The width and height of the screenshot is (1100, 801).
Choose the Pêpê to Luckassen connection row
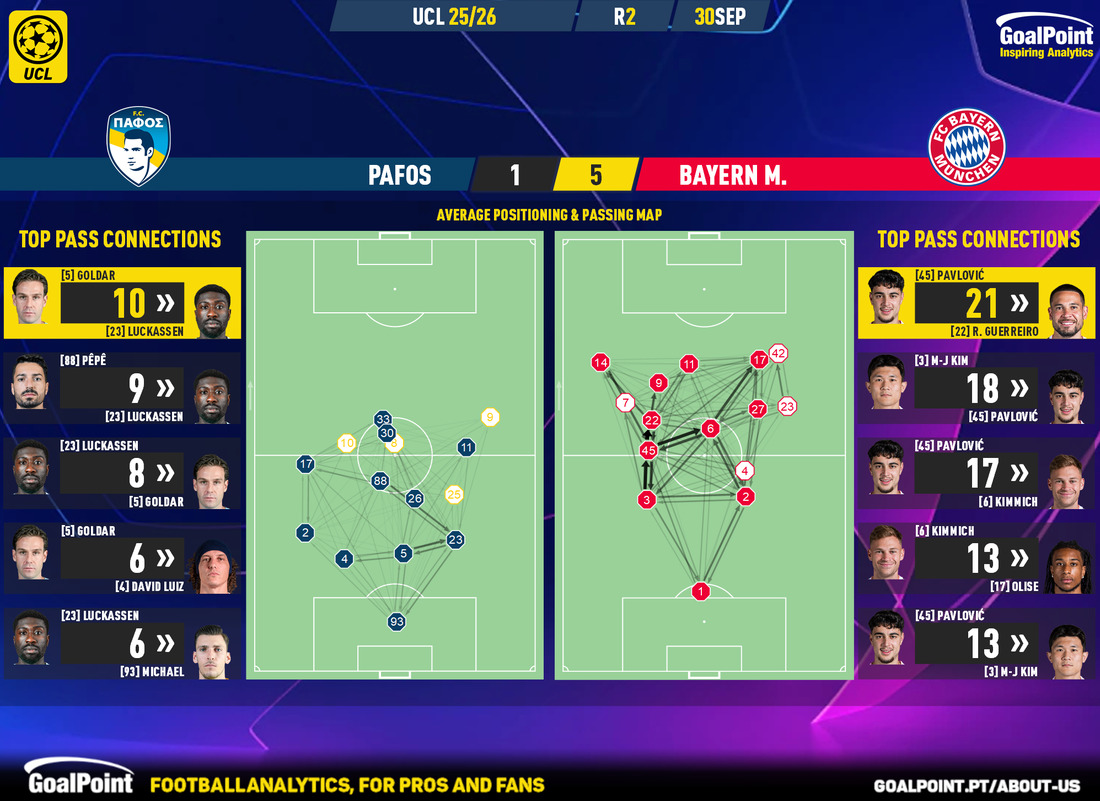point(122,388)
